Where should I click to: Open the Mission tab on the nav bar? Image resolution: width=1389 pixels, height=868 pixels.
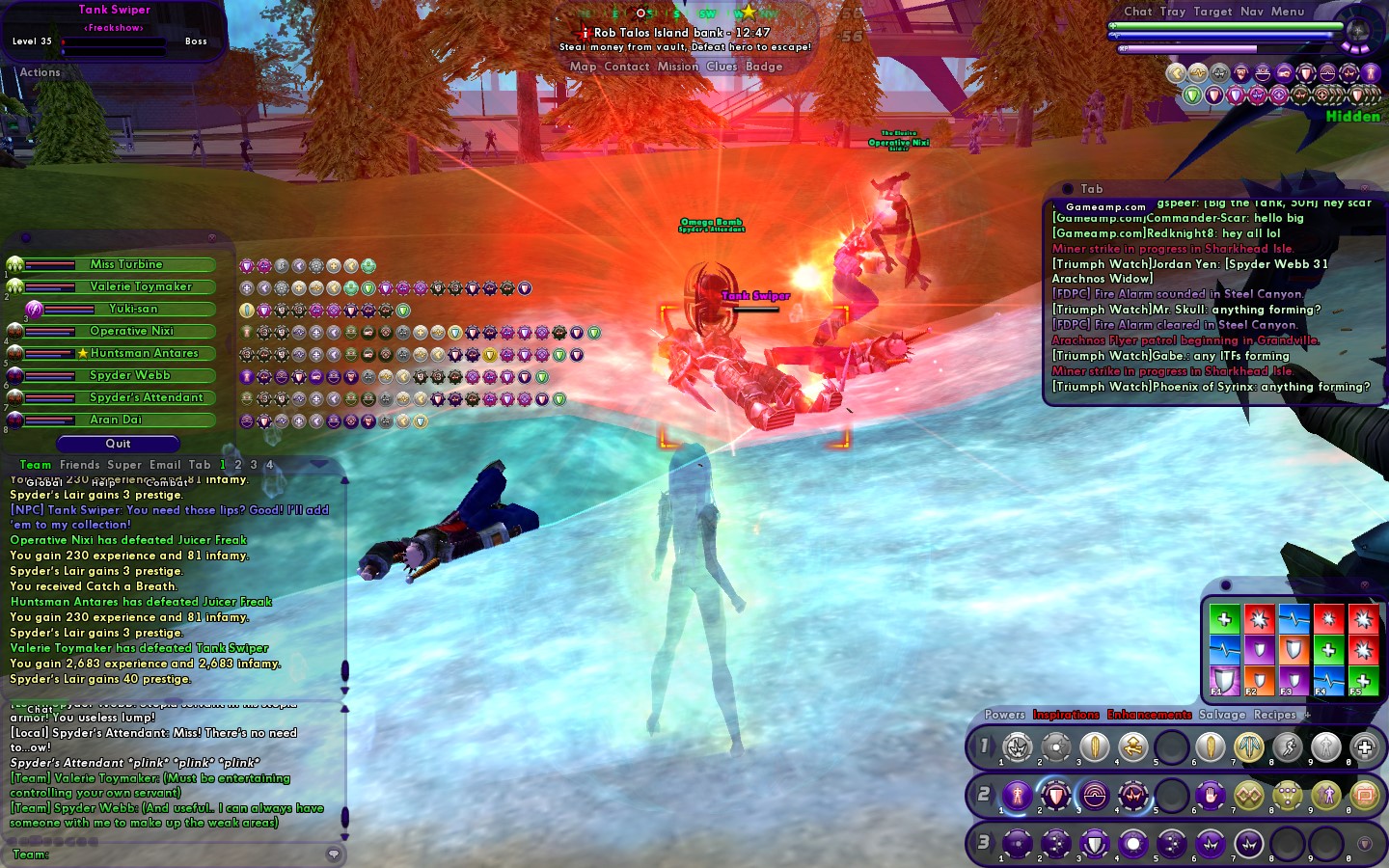677,67
